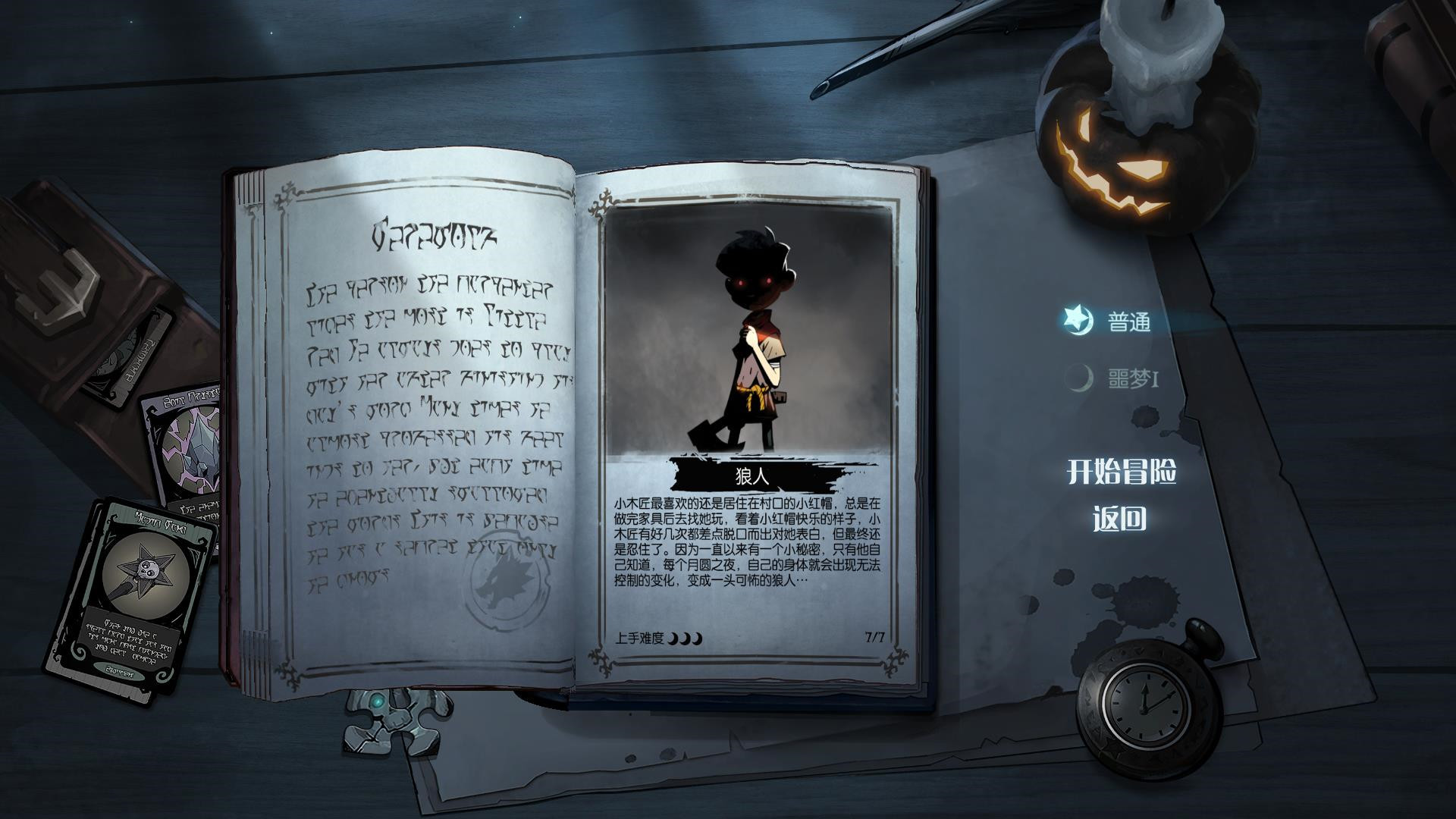Go back using 返回
Viewport: 1456px width, 819px height.
coord(1119,519)
